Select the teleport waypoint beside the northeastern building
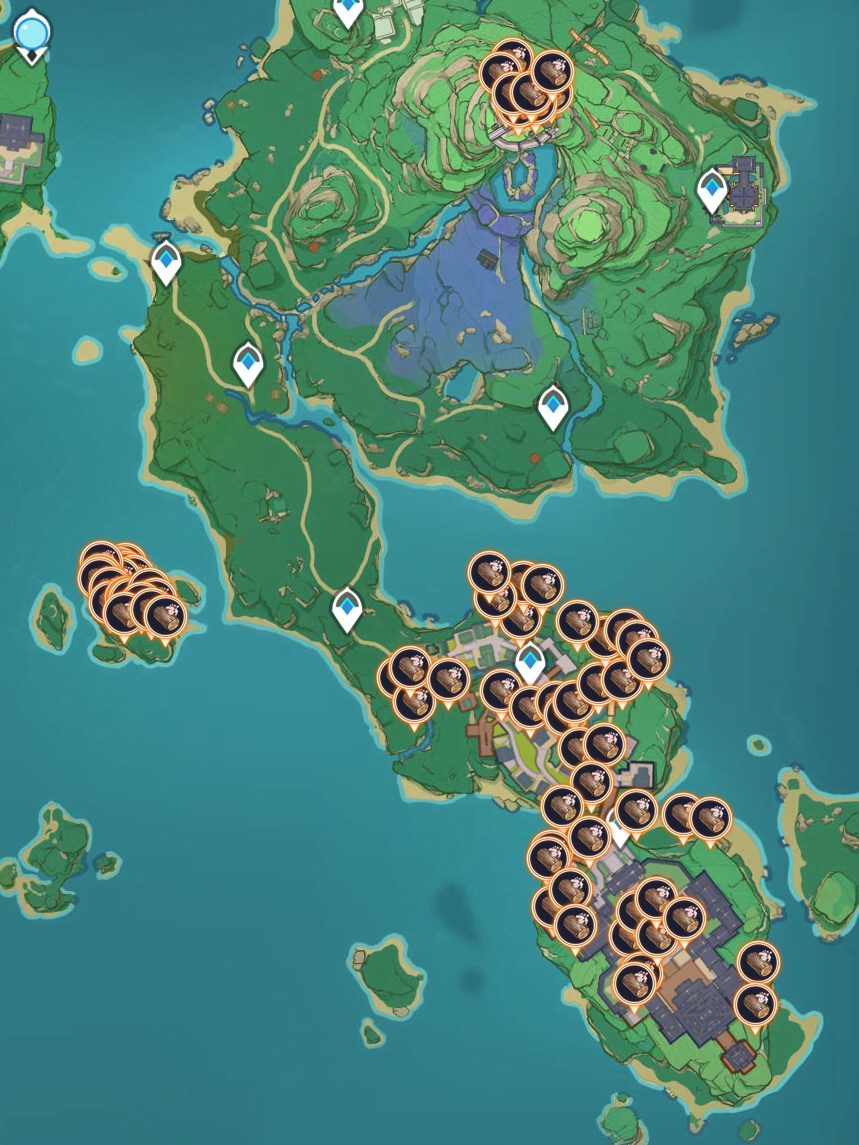 coord(712,190)
